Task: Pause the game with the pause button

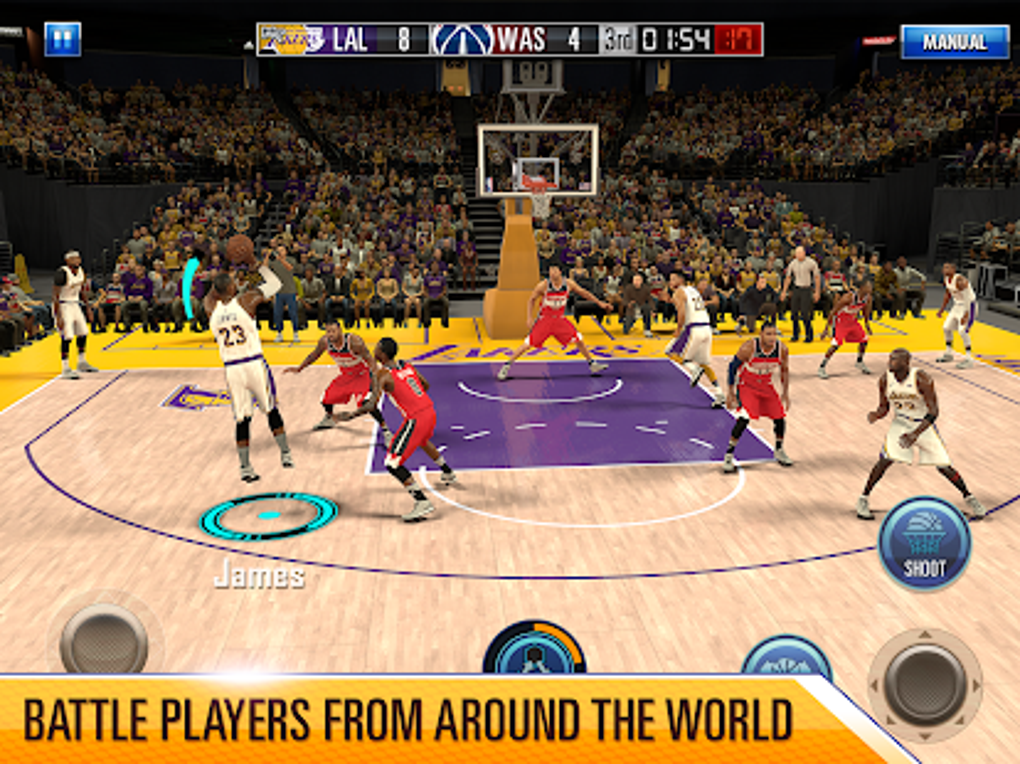Action: pyautogui.click(x=62, y=39)
